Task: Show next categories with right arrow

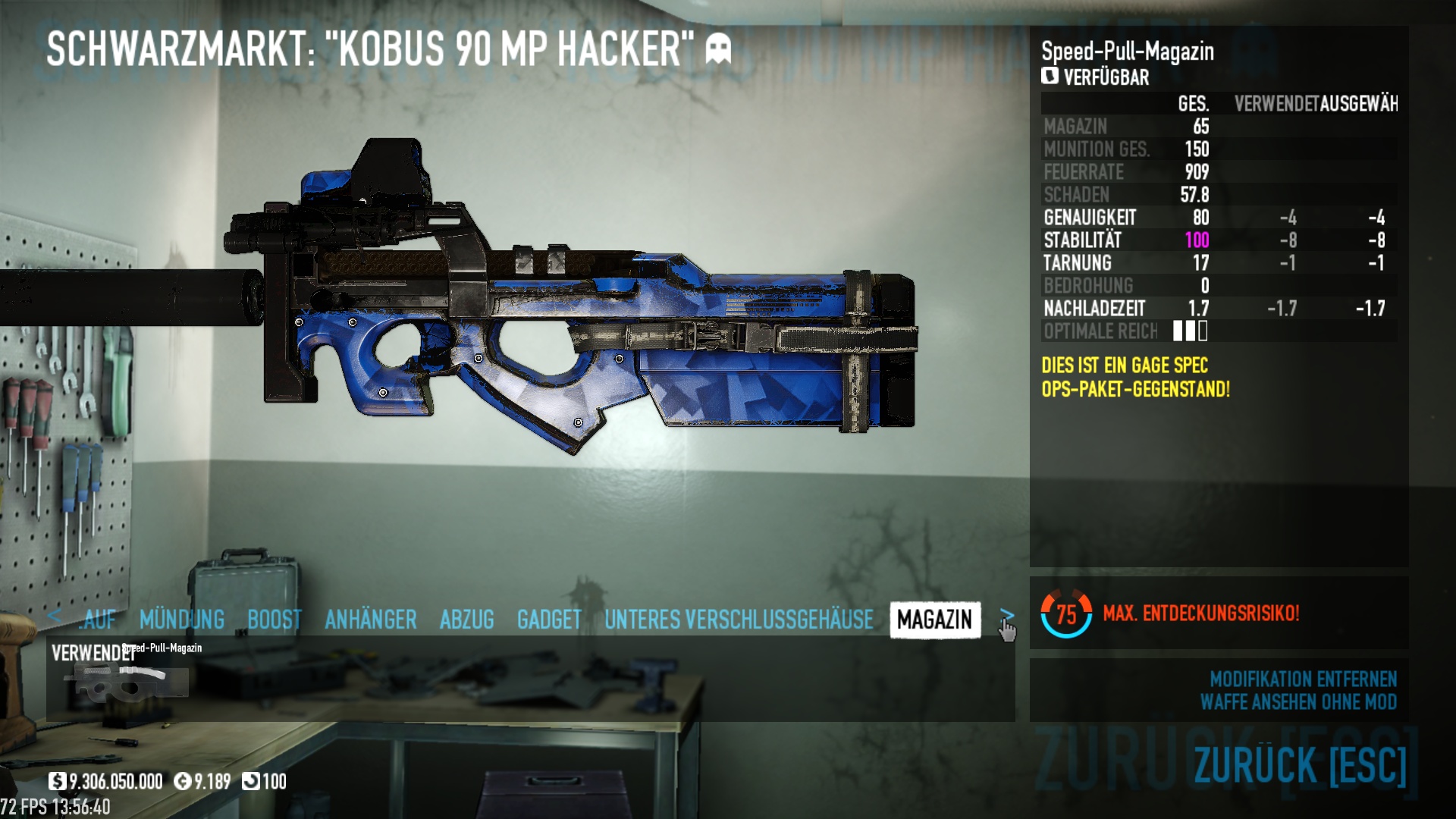Action: click(1006, 614)
